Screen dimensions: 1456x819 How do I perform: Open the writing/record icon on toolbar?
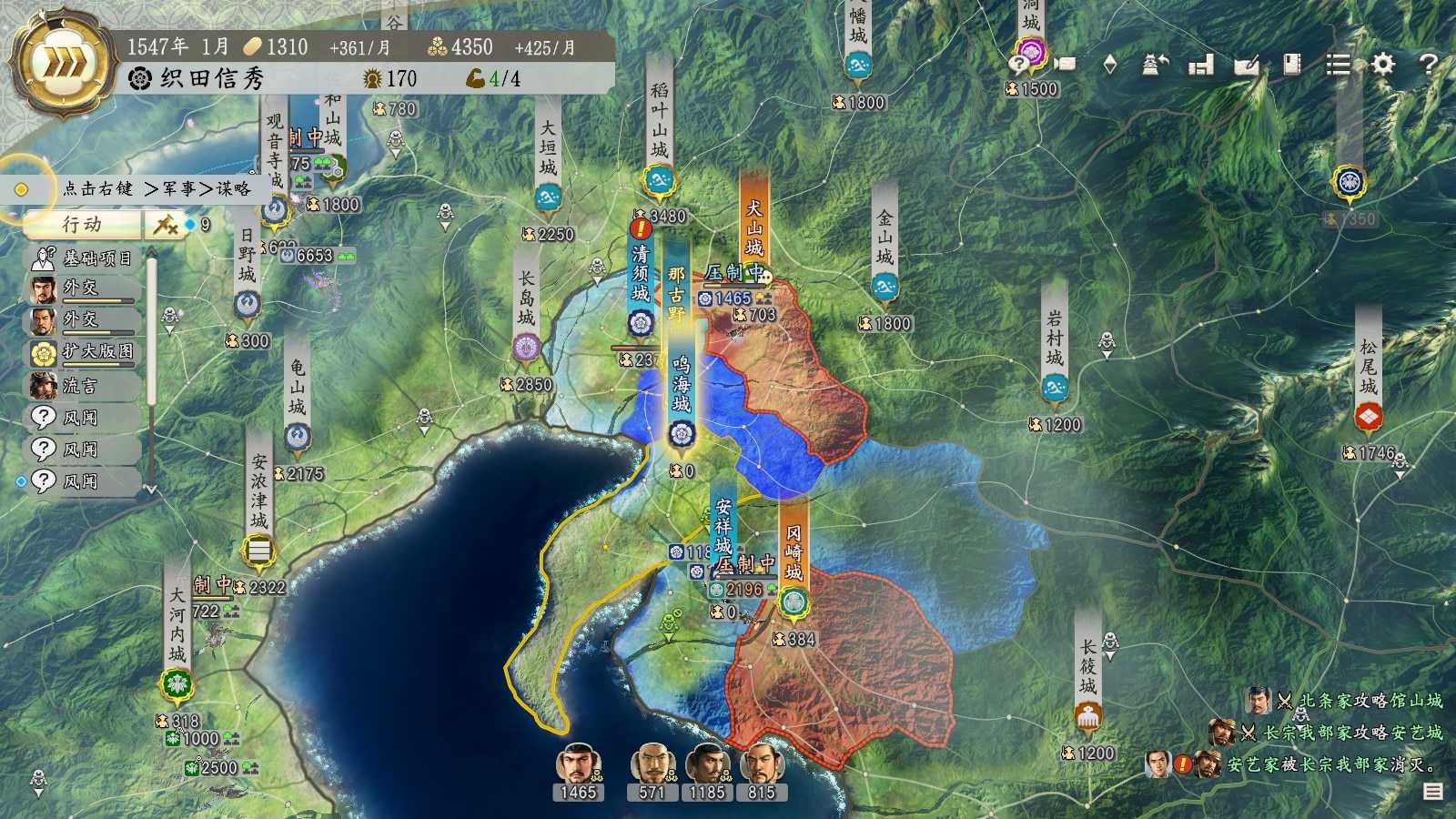(x=1247, y=66)
